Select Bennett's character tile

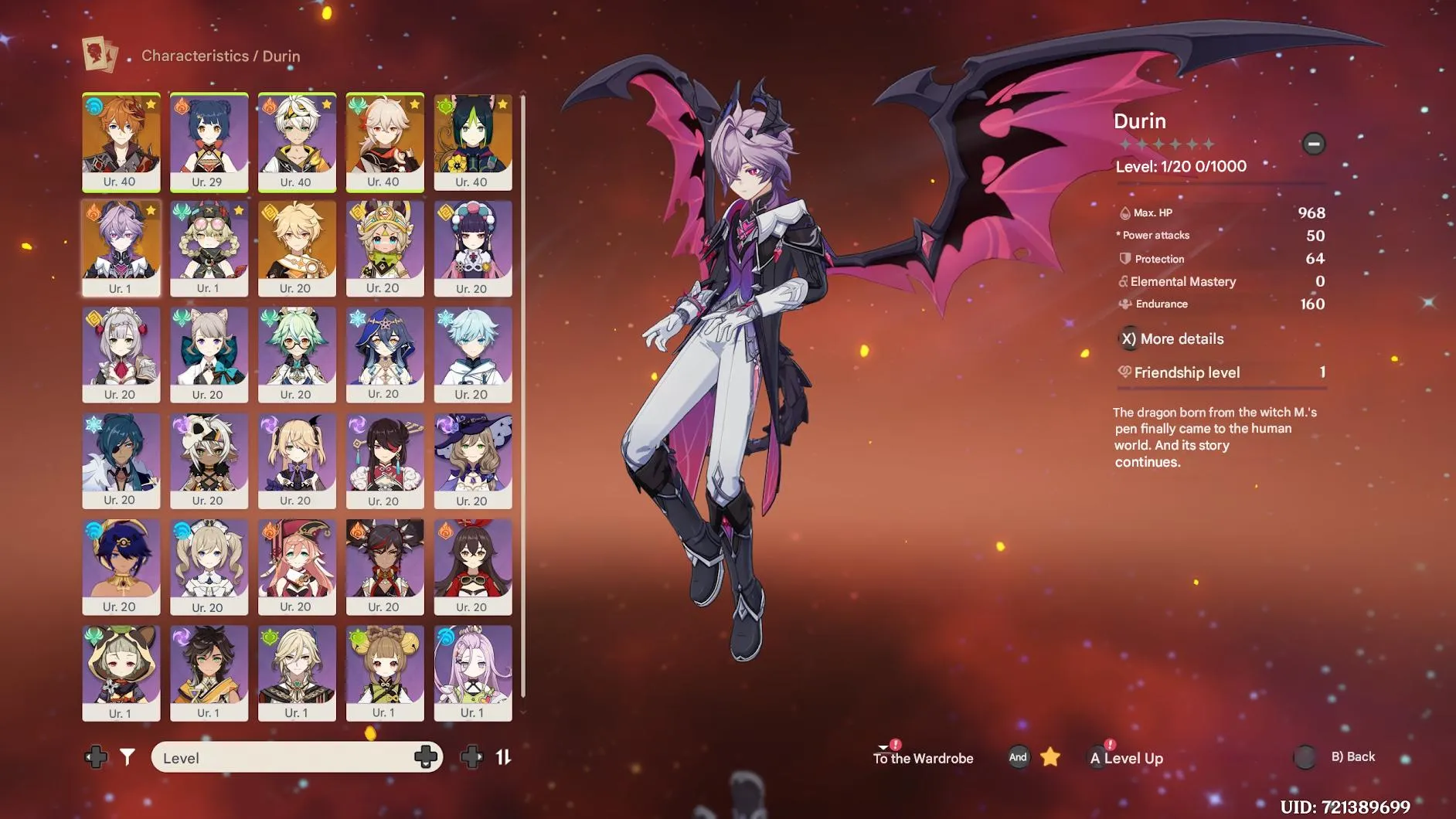coord(297,142)
